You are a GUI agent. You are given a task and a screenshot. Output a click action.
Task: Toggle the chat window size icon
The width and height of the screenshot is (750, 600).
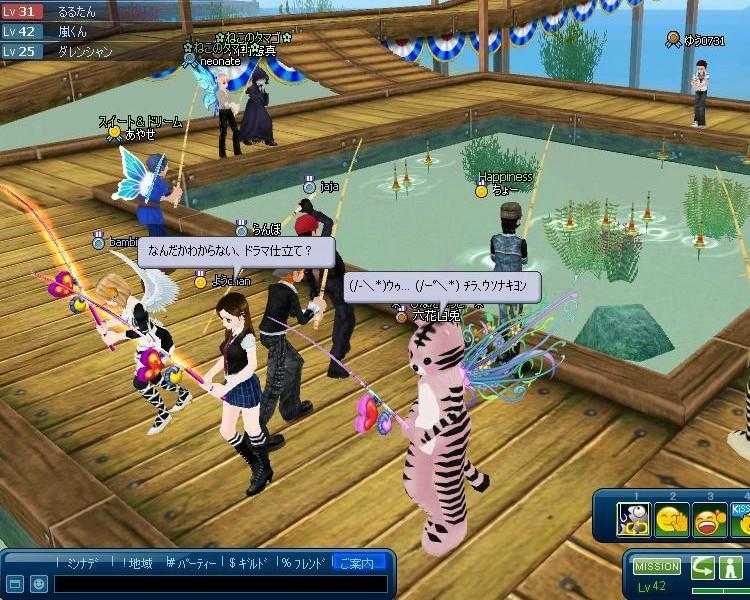pos(14,584)
